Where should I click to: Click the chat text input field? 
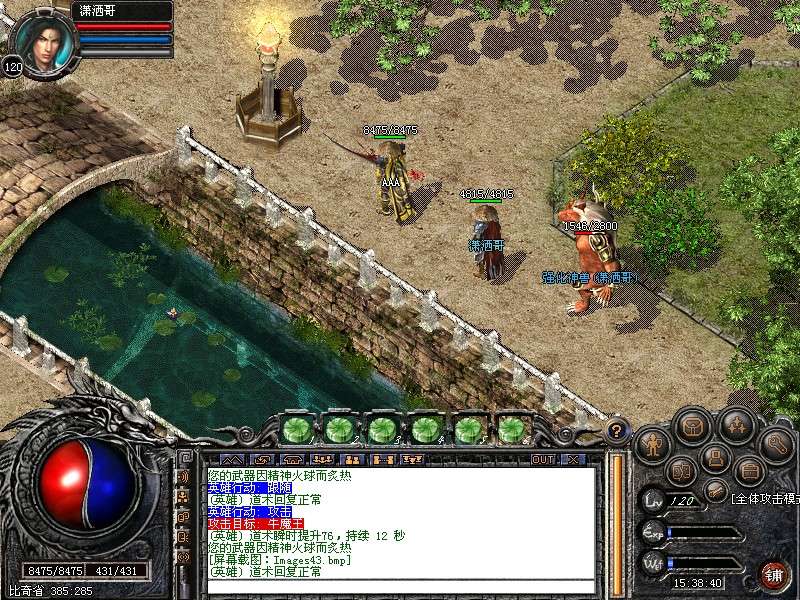click(x=400, y=586)
